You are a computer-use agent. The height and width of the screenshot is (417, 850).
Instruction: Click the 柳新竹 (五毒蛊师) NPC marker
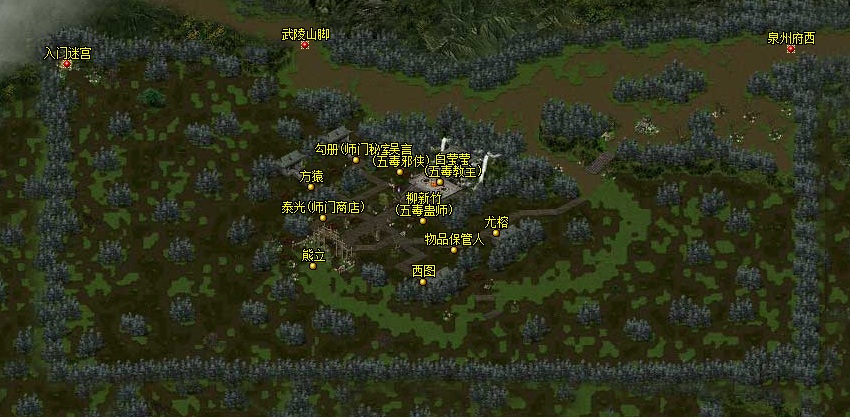(422, 221)
